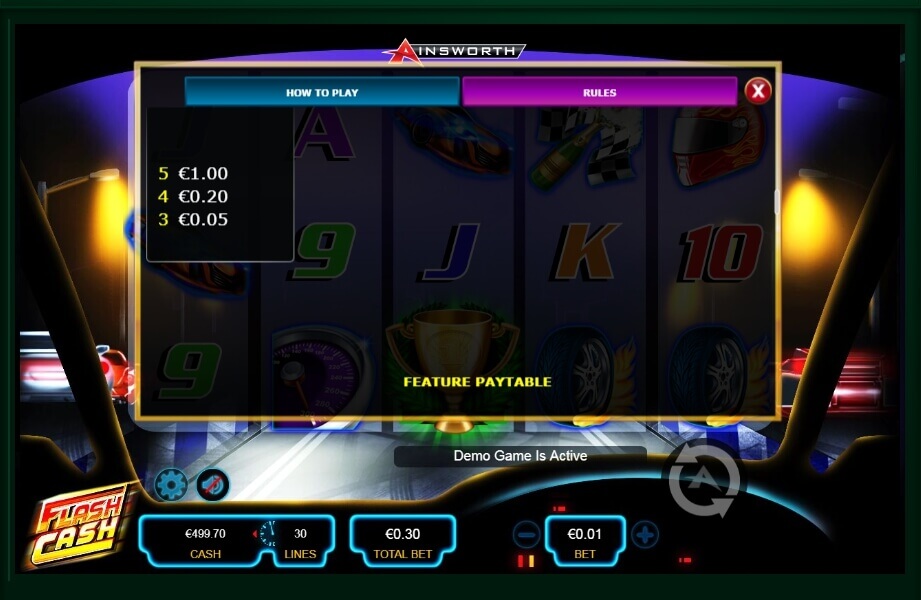Toggle the sound mute icon
Image resolution: width=921 pixels, height=600 pixels.
[212, 485]
